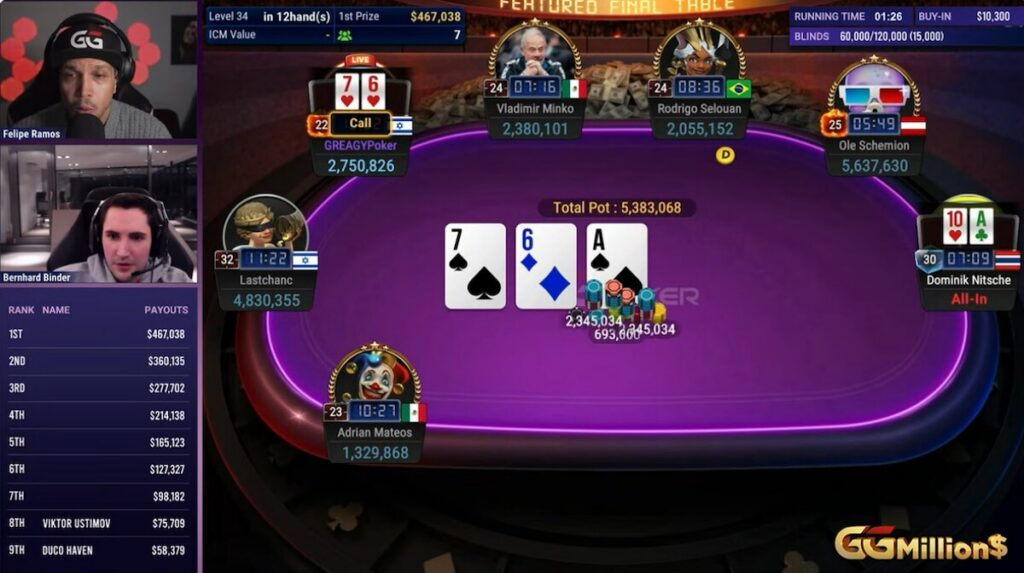Click Felipe Ramos's webcam feed
Image resolution: width=1024 pixels, height=573 pixels.
[99, 70]
